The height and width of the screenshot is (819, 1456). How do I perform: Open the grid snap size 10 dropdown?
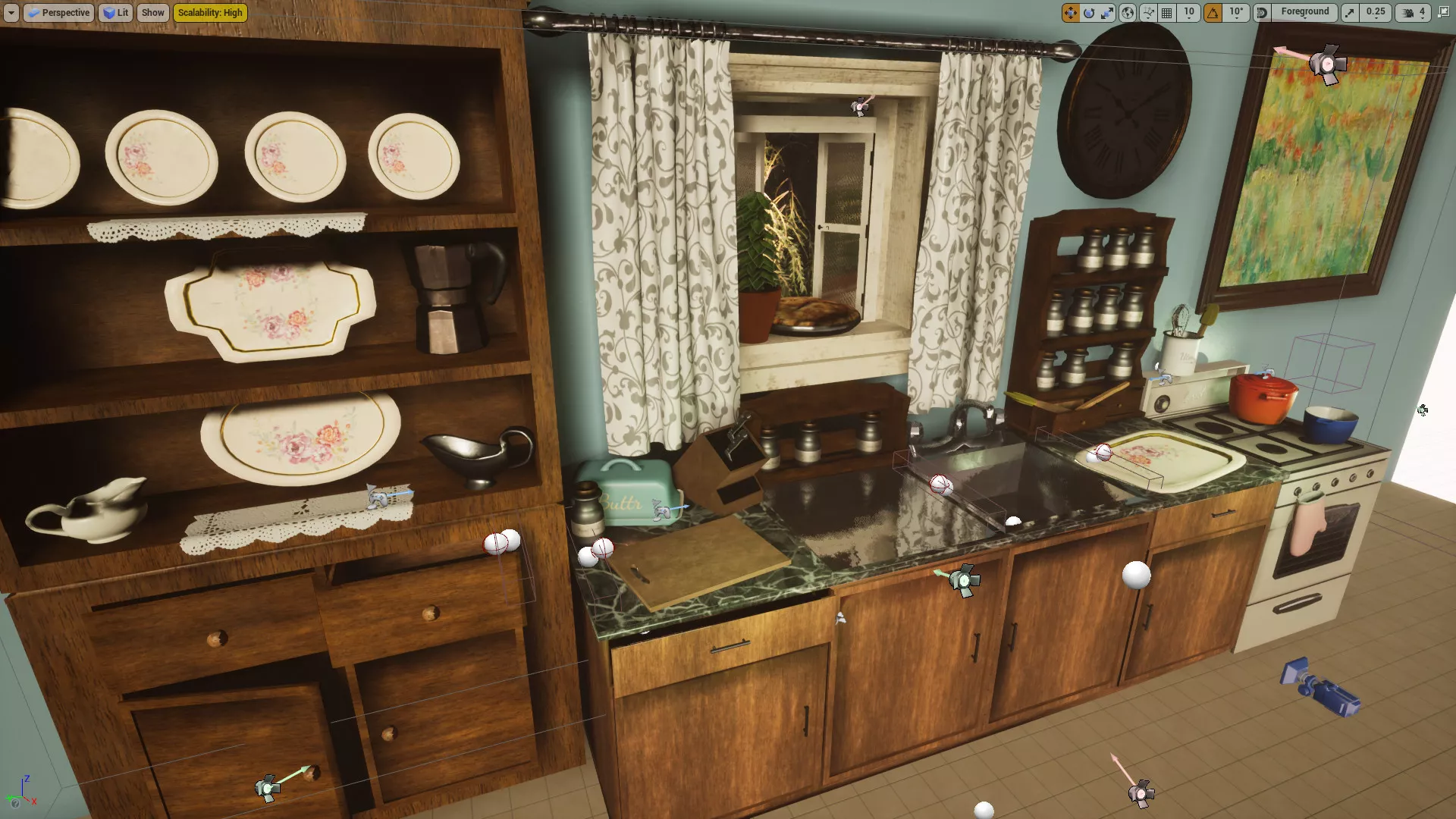pyautogui.click(x=1189, y=13)
